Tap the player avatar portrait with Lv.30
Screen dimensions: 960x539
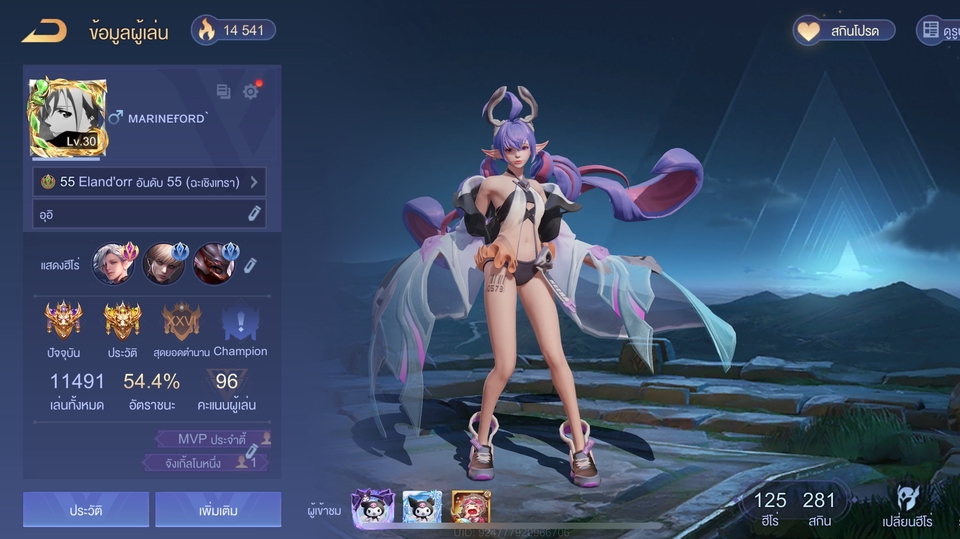(68, 118)
